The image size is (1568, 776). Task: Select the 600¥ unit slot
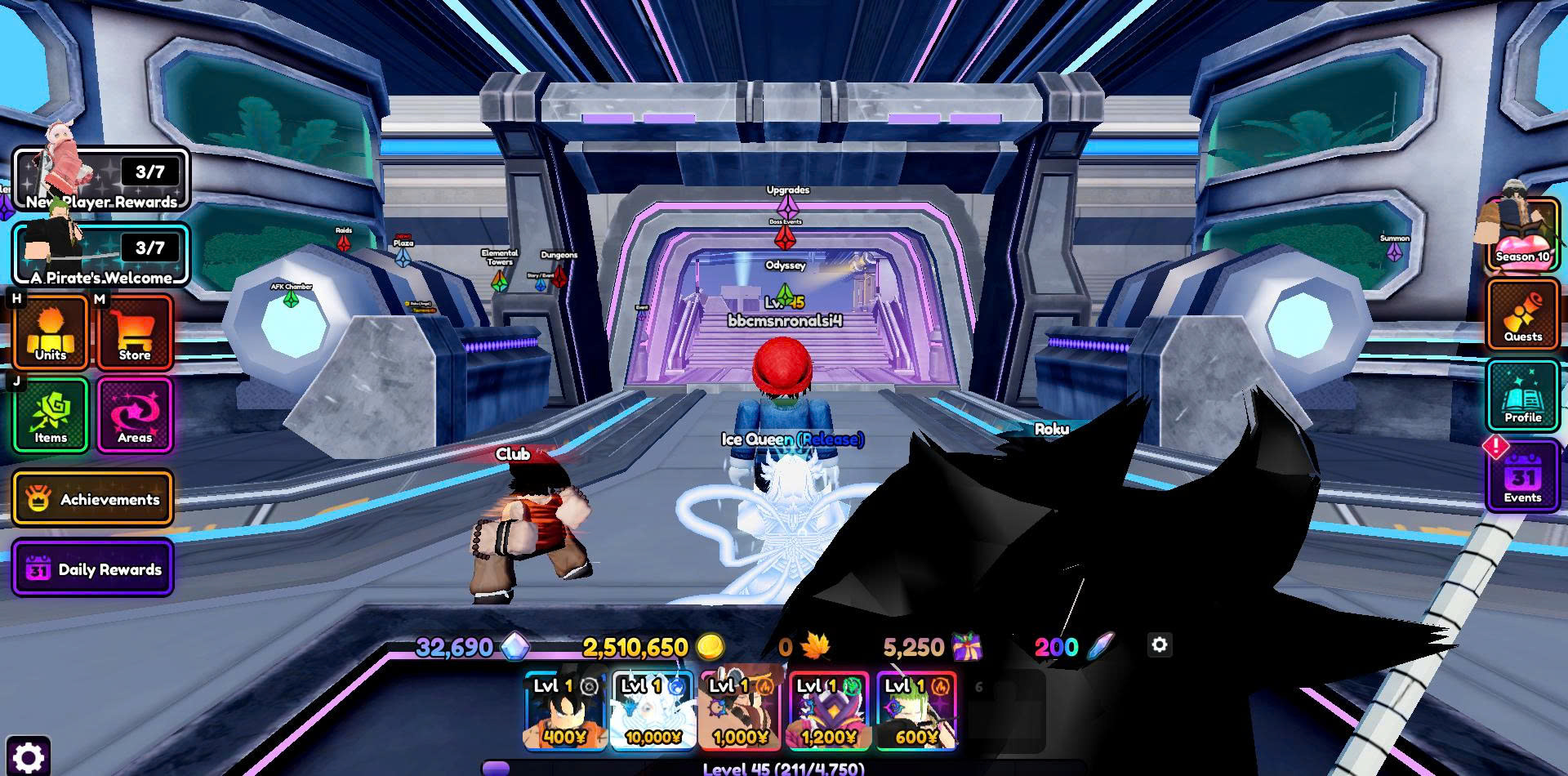(916, 711)
